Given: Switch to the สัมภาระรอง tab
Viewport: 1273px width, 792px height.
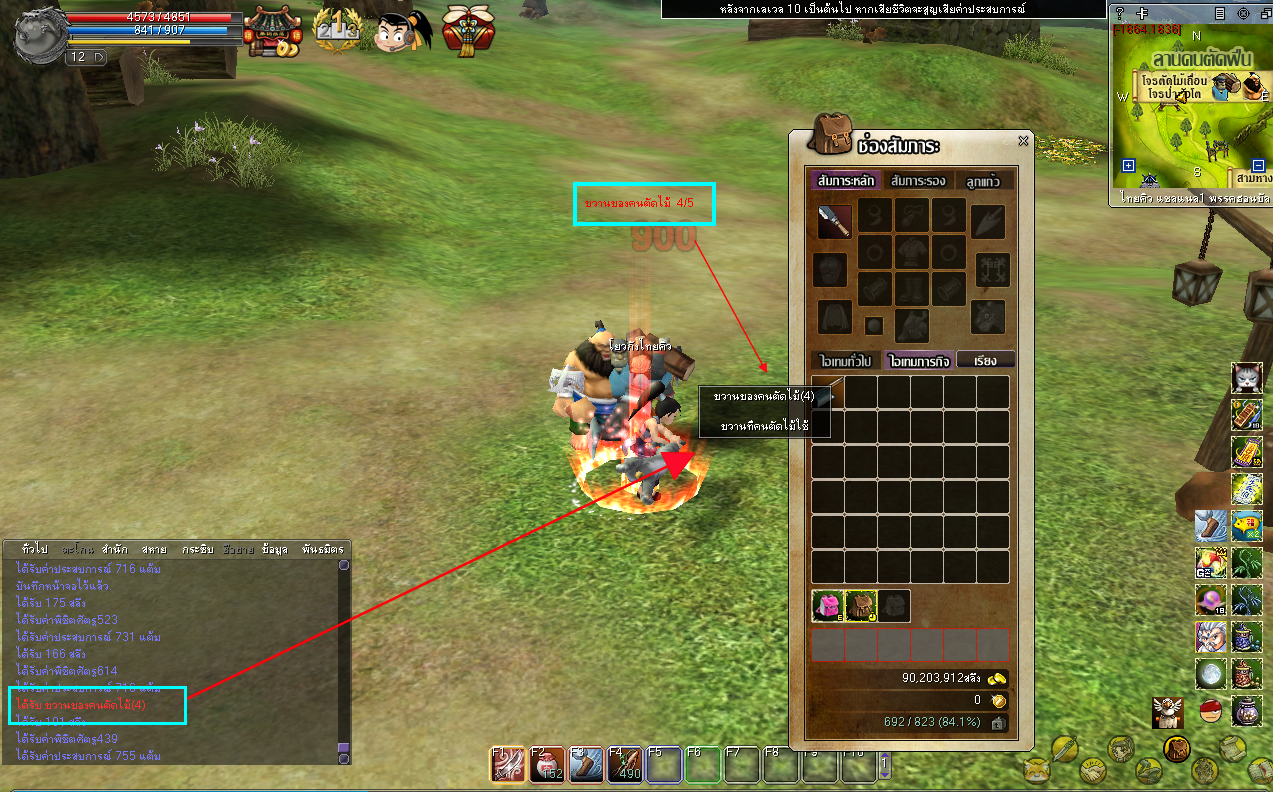Looking at the screenshot, I should point(918,181).
